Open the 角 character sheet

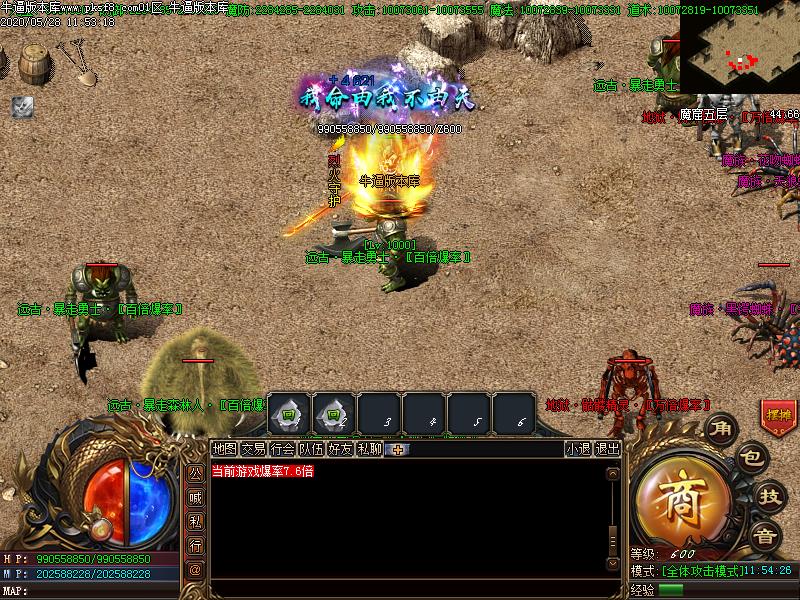720,429
